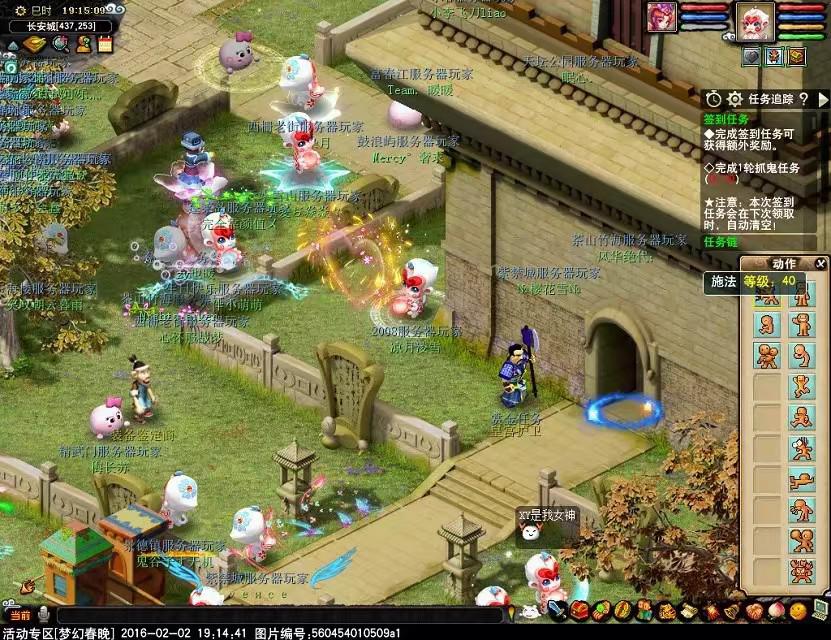
Task: Select the pink-haired pet portrait
Action: point(662,17)
